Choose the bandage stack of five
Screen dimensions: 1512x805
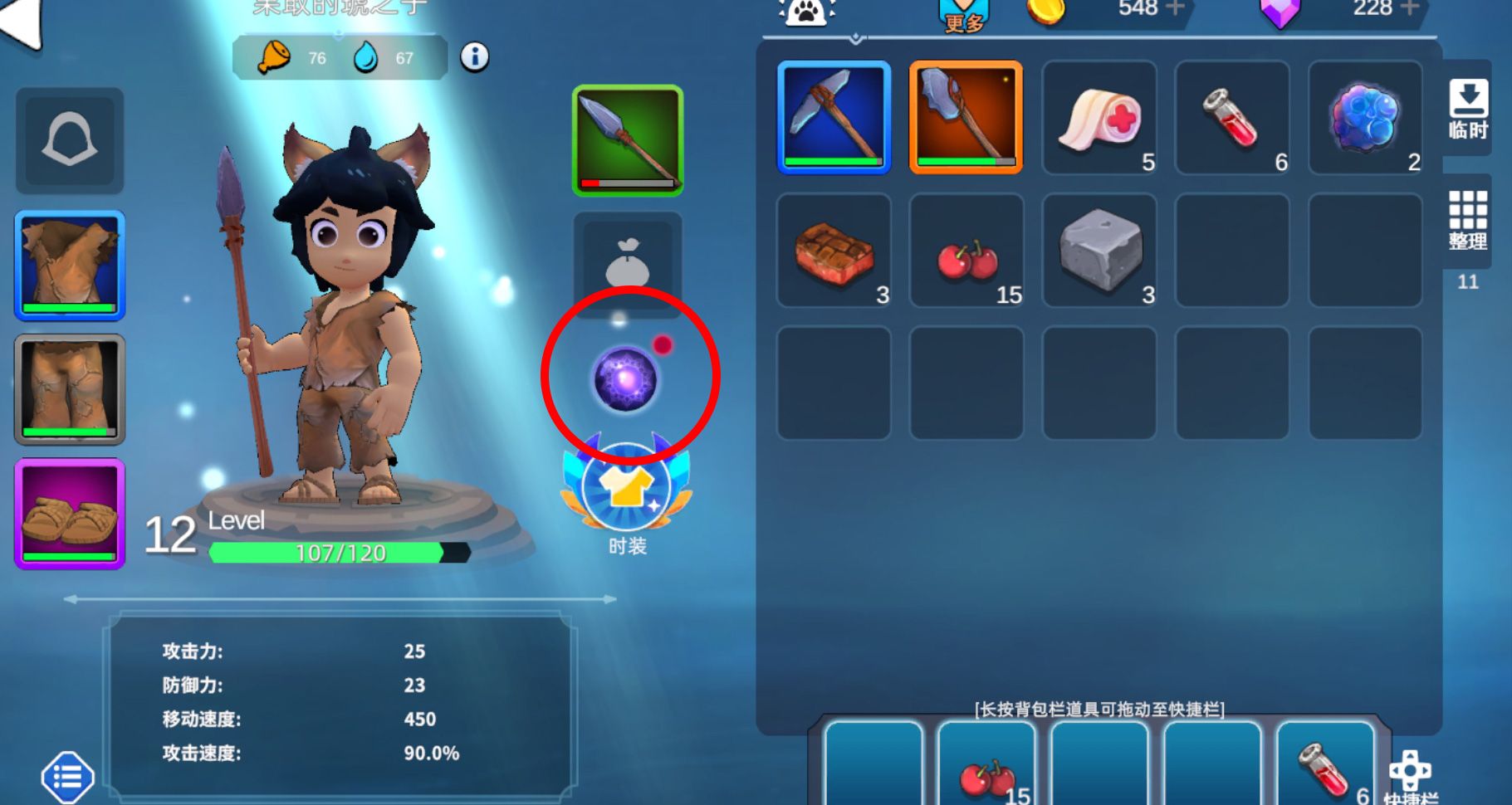pyautogui.click(x=1099, y=117)
